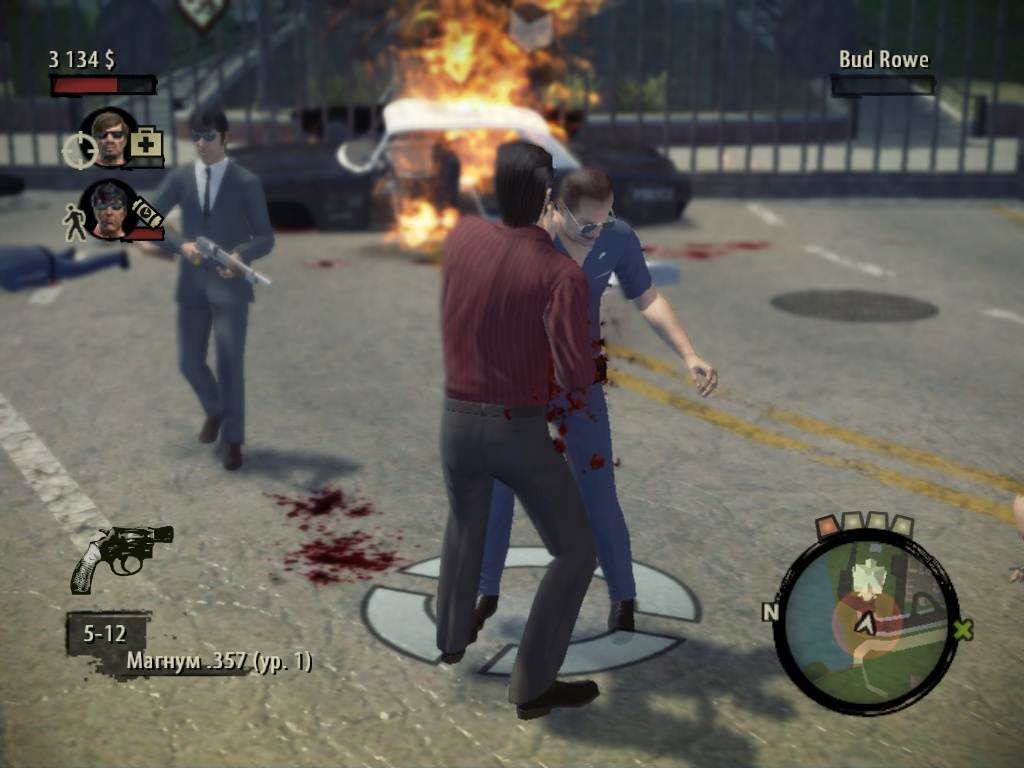
Task: Click the player arrow on the minimap
Action: 866,623
